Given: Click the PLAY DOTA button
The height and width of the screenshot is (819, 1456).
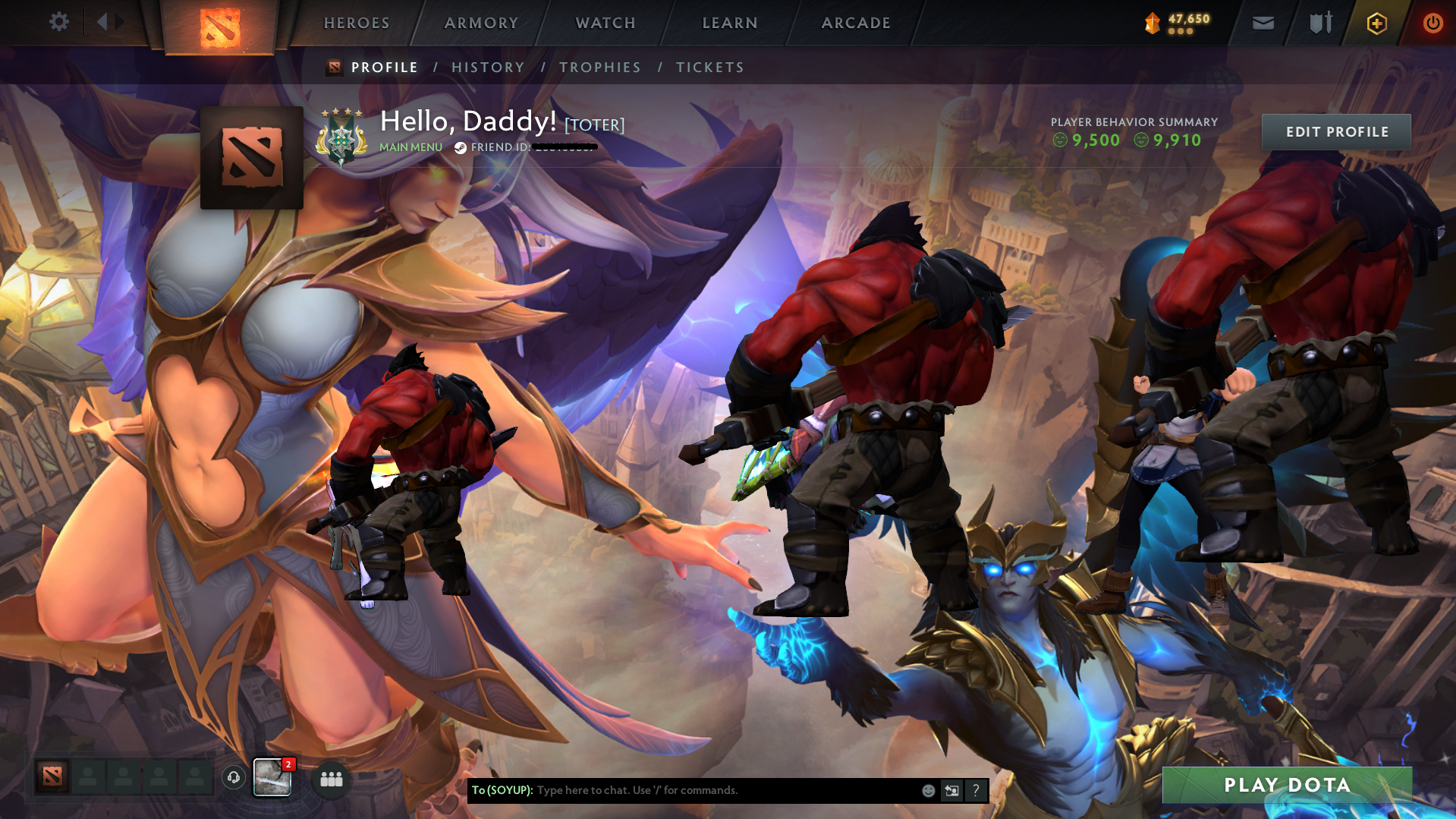Looking at the screenshot, I should click(1288, 786).
